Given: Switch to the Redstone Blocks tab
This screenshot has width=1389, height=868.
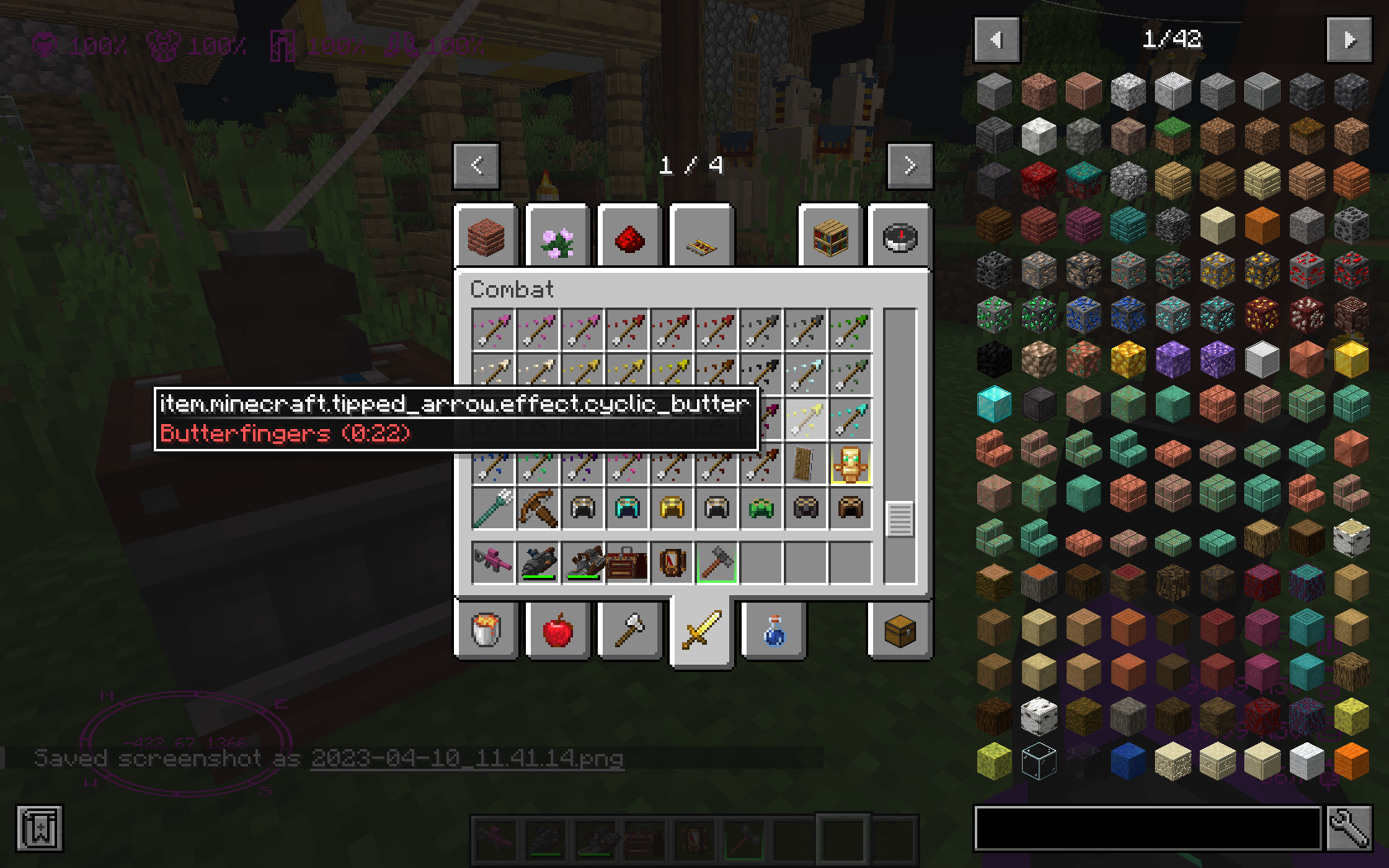Looking at the screenshot, I should [x=629, y=236].
